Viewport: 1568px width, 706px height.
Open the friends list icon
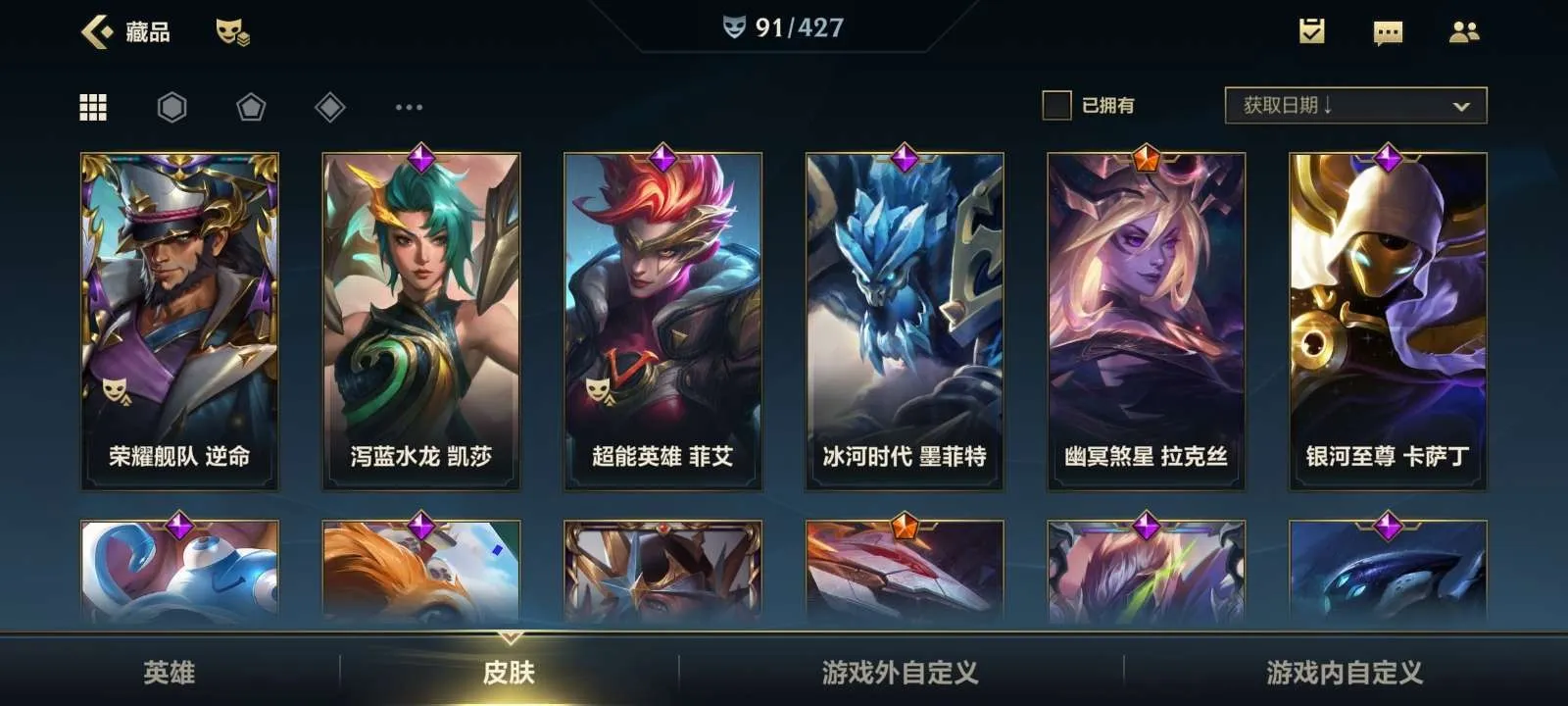point(1464,32)
